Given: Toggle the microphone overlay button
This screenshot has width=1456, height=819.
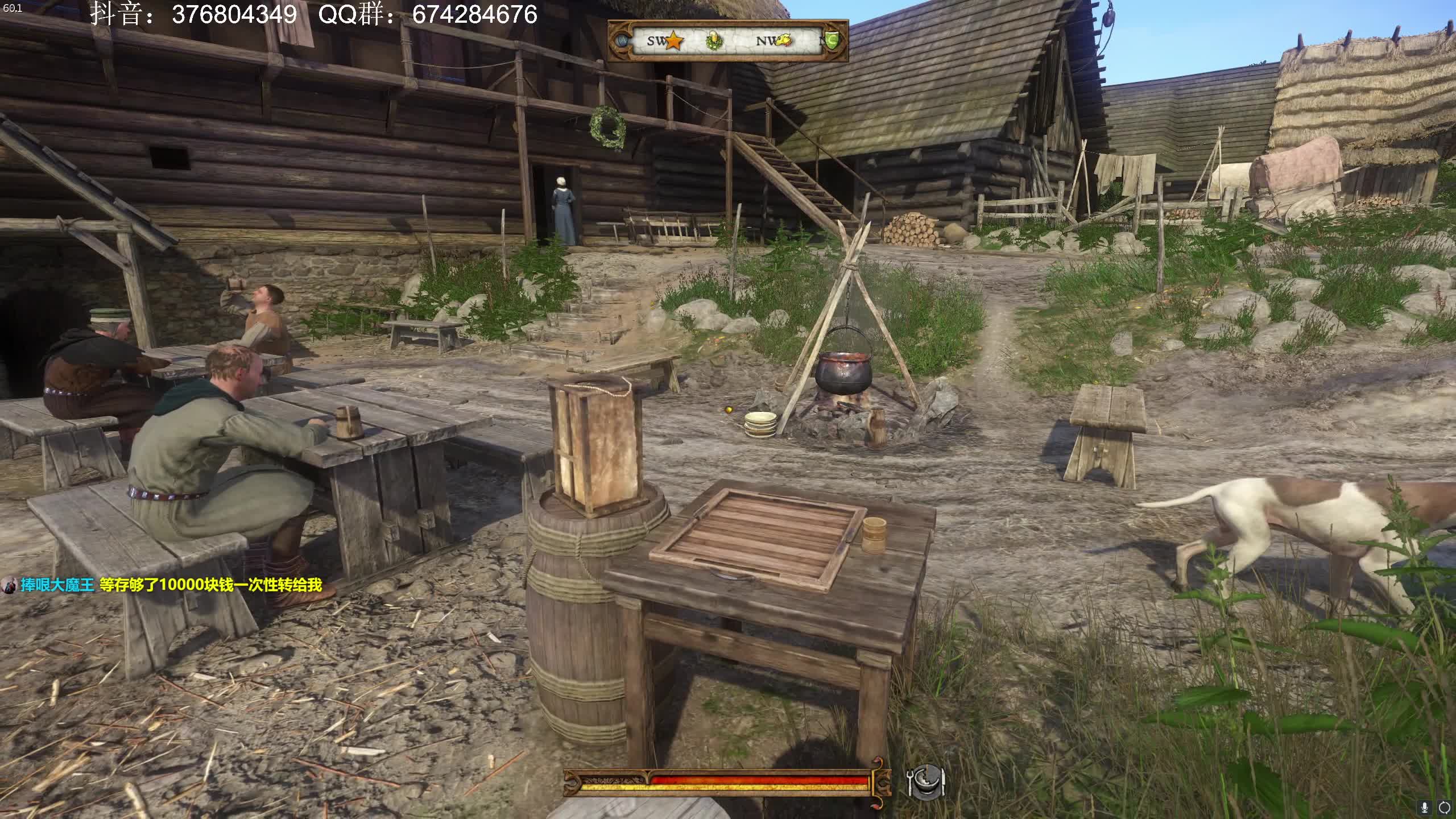Looking at the screenshot, I should 1425,807.
